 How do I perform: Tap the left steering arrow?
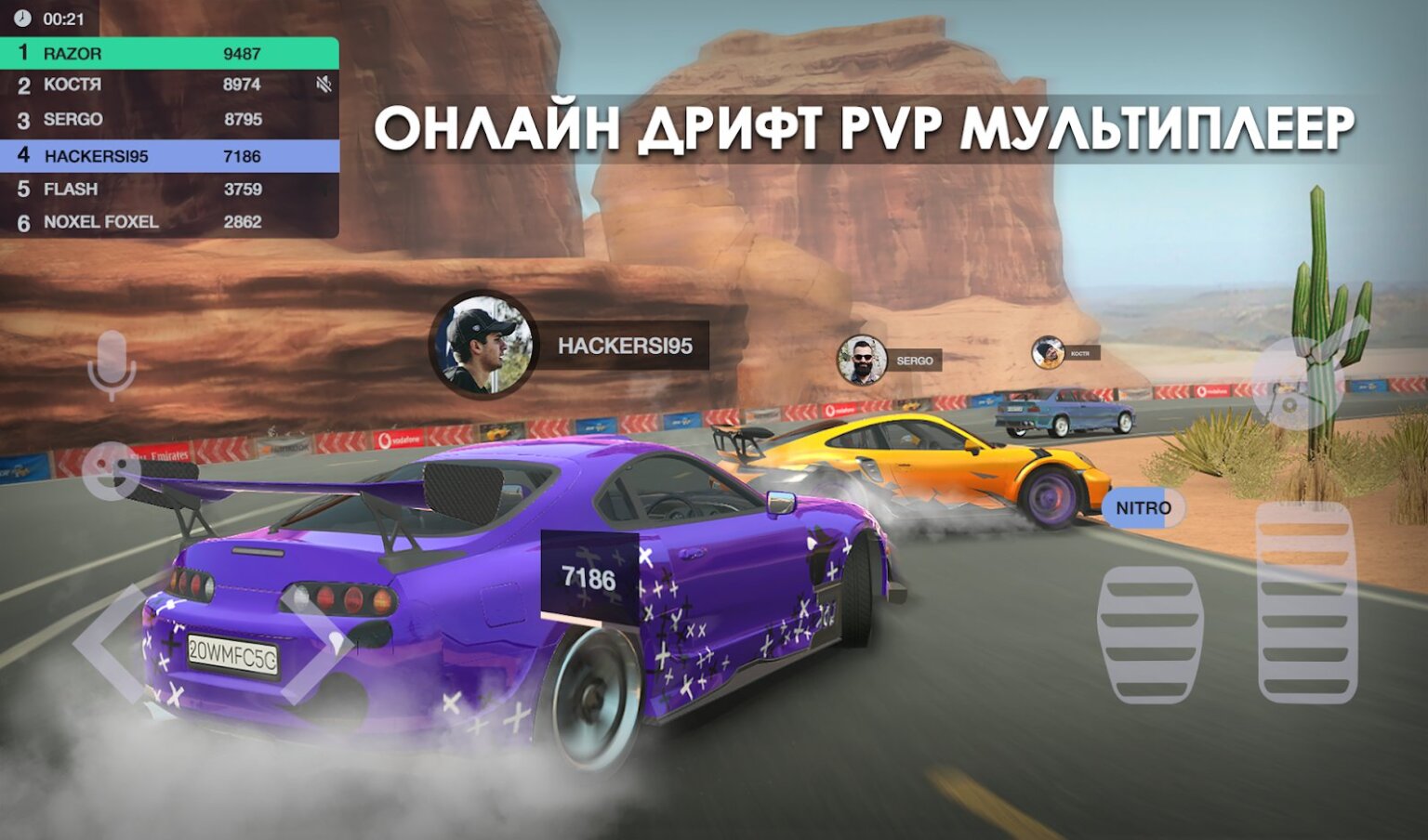click(104, 641)
